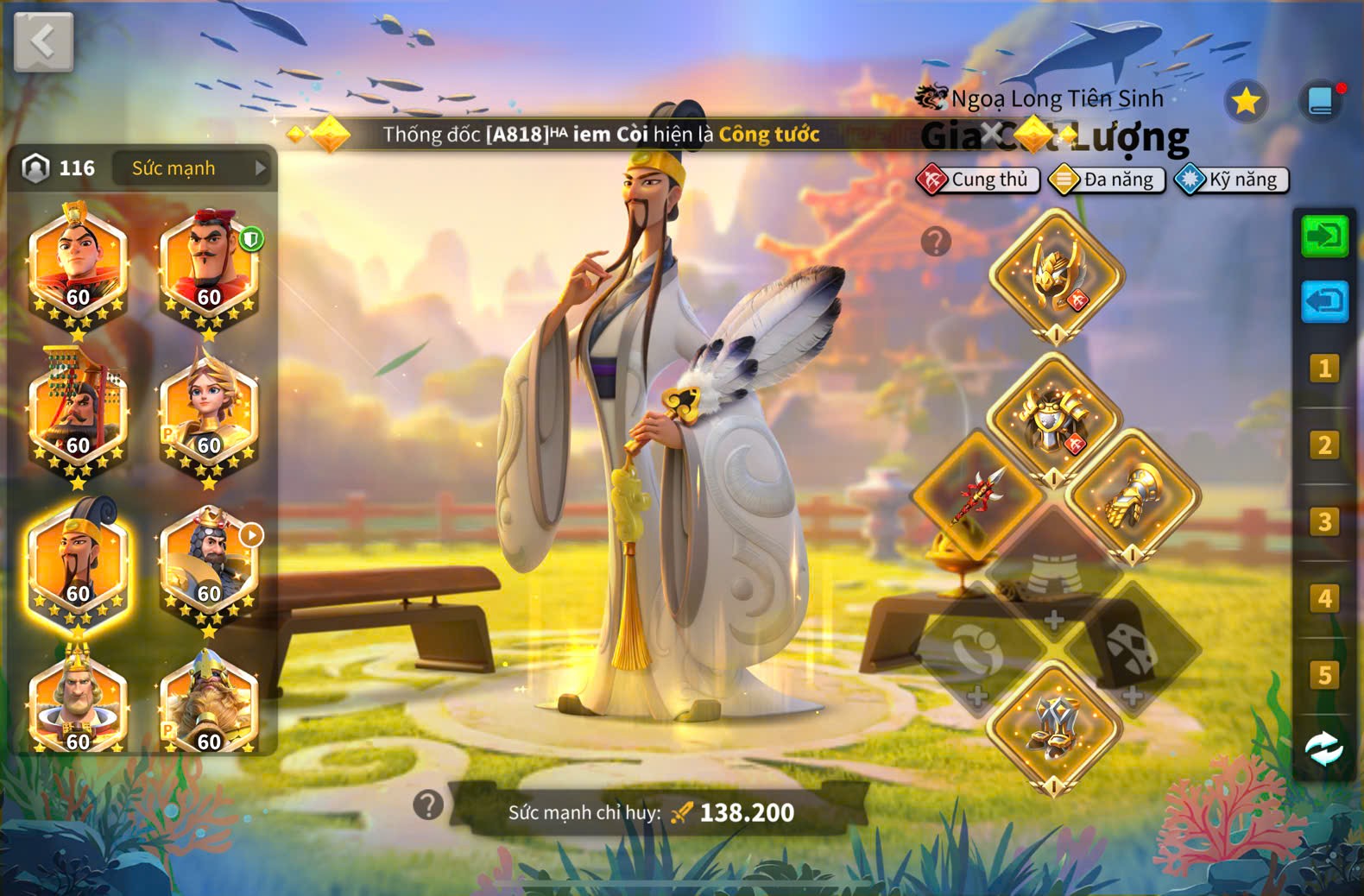The width and height of the screenshot is (1364, 896).
Task: Go back with the top-left arrow button
Action: tap(43, 41)
